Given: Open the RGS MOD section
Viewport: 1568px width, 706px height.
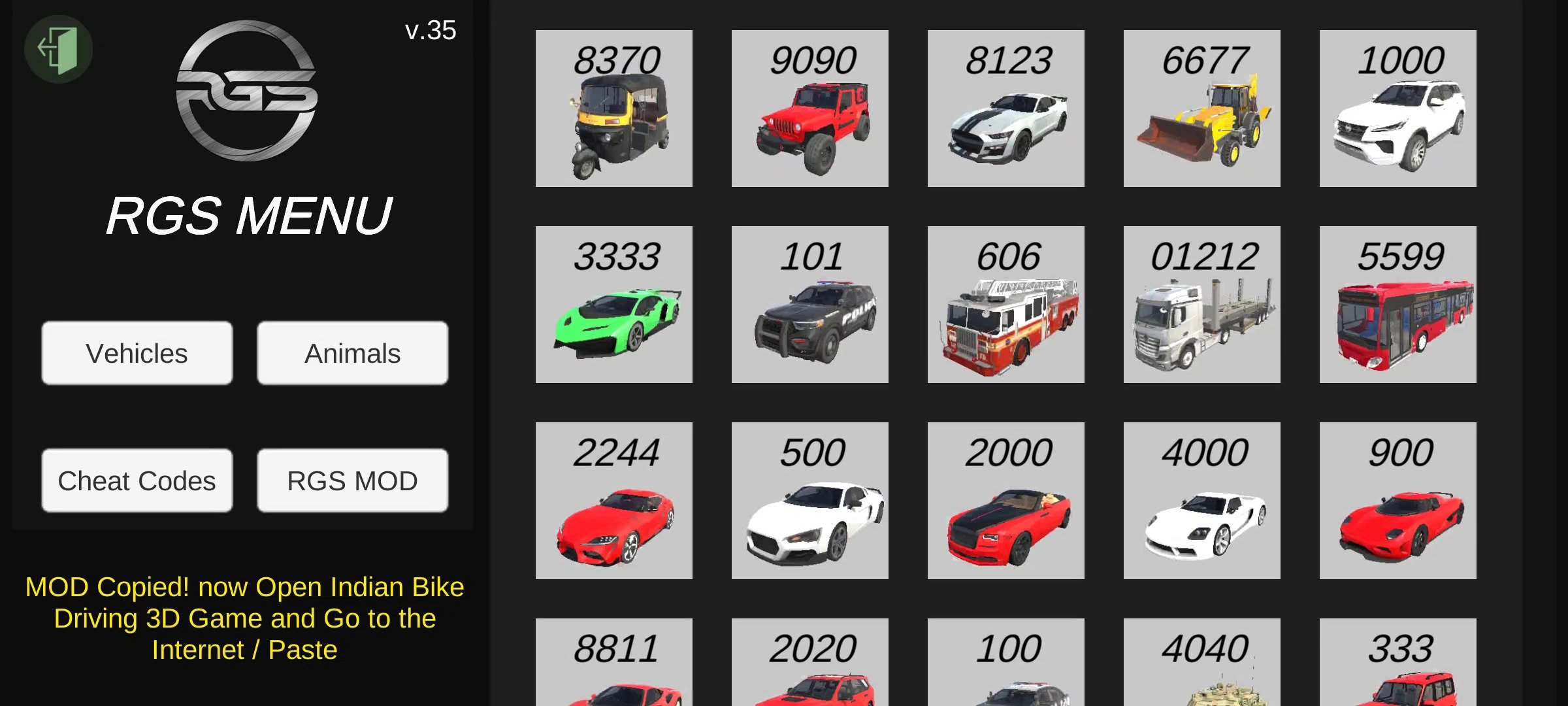Looking at the screenshot, I should [x=352, y=480].
